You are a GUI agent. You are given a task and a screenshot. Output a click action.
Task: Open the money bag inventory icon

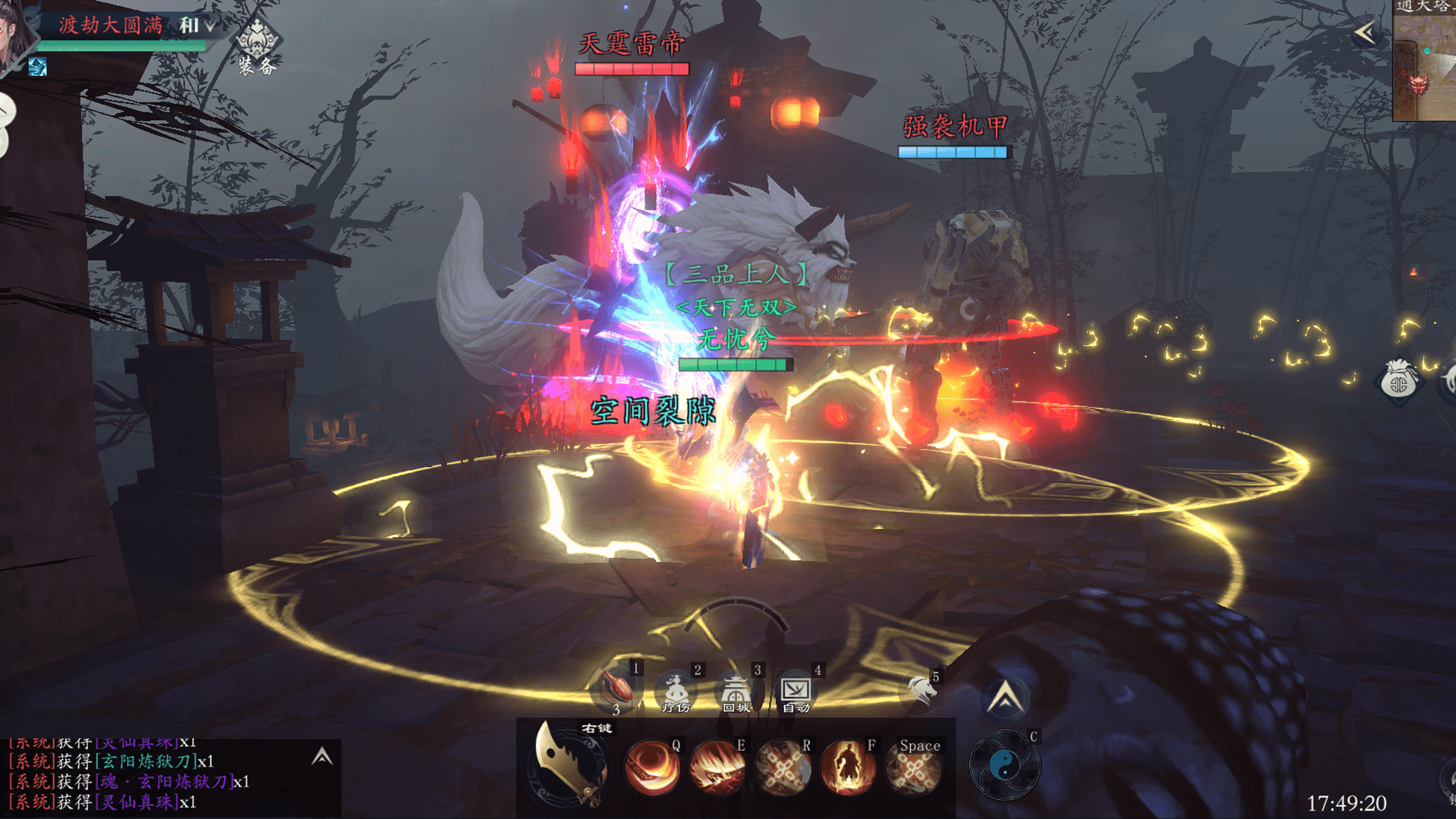(x=1399, y=381)
